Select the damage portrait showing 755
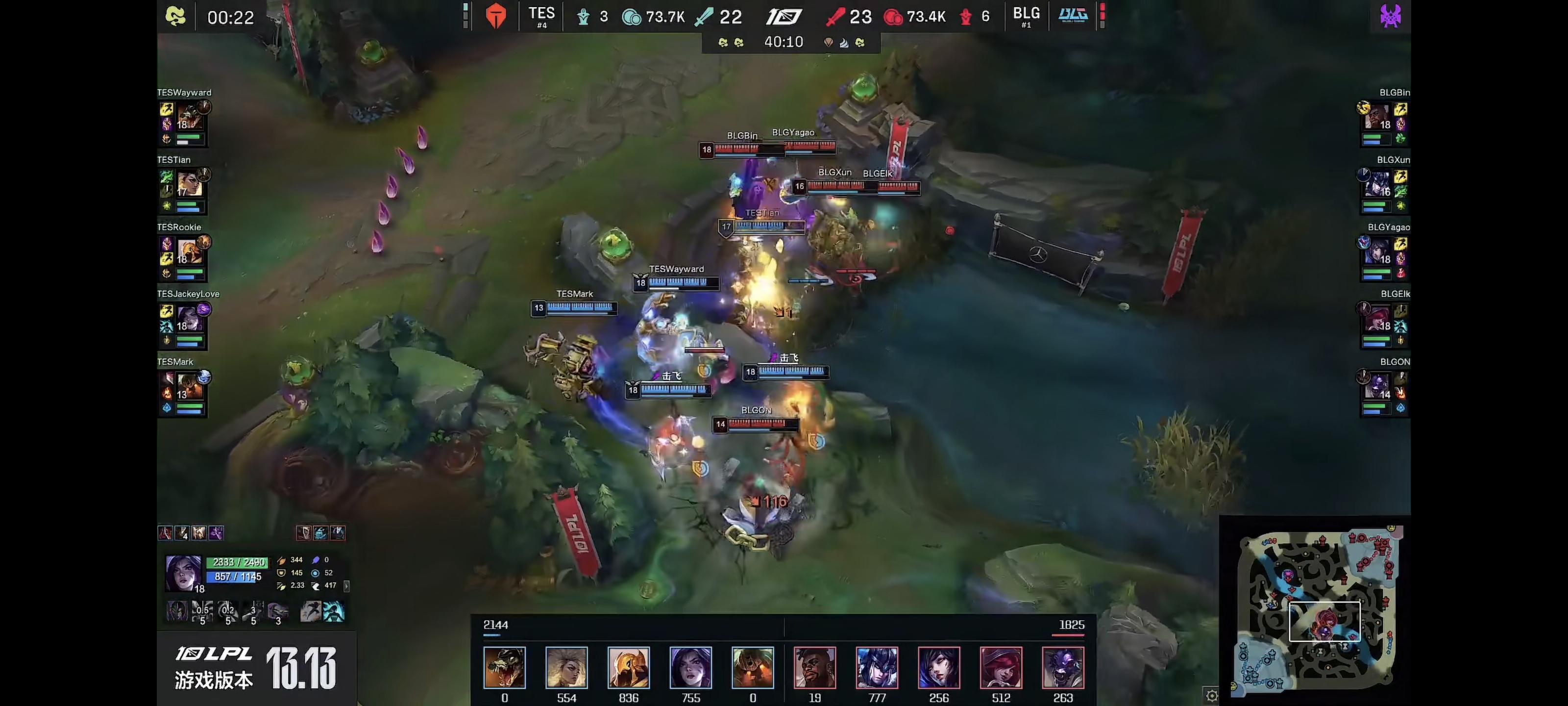The height and width of the screenshot is (706, 1568). (690, 668)
